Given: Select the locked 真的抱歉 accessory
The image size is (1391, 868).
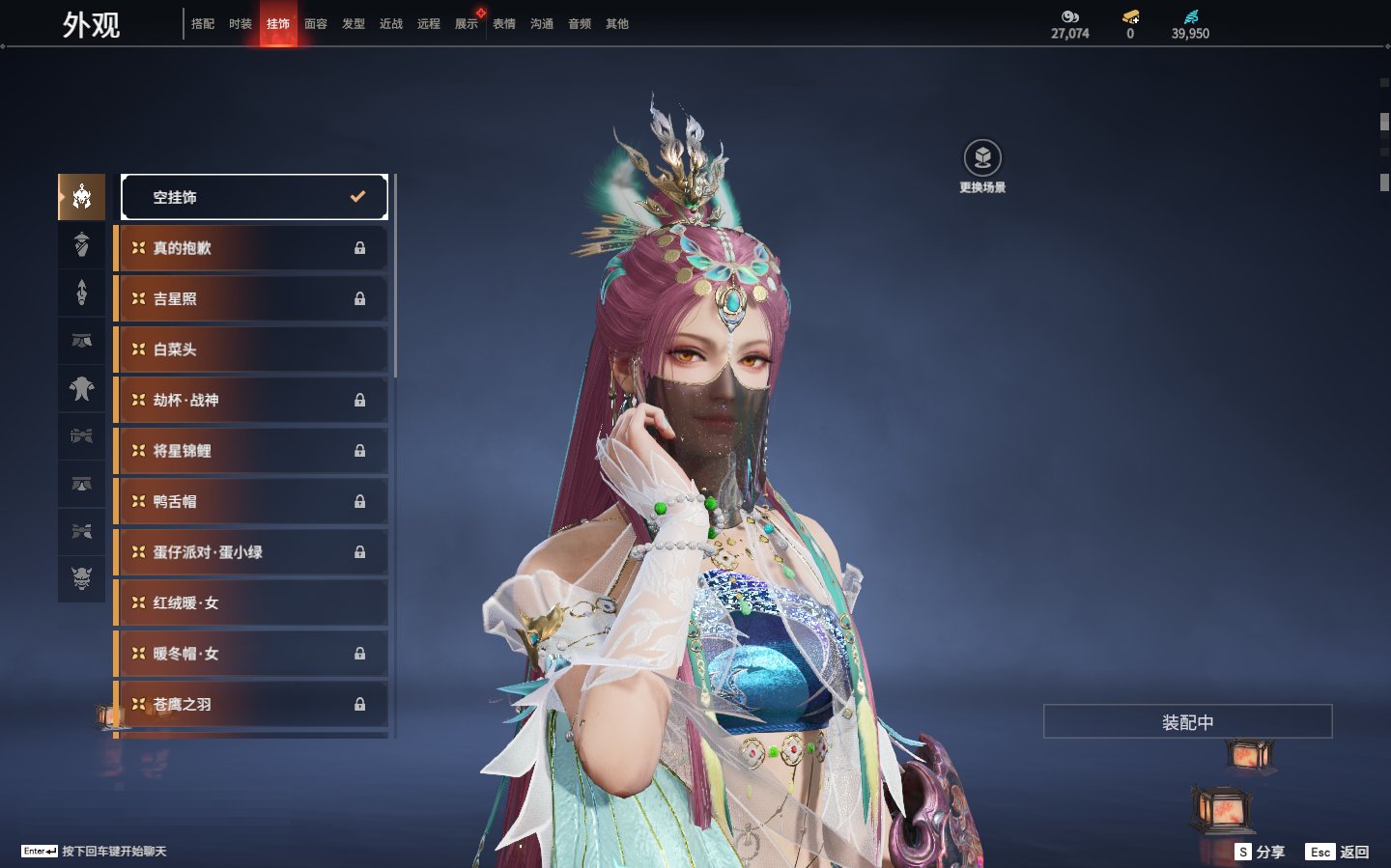Looking at the screenshot, I should pos(252,248).
